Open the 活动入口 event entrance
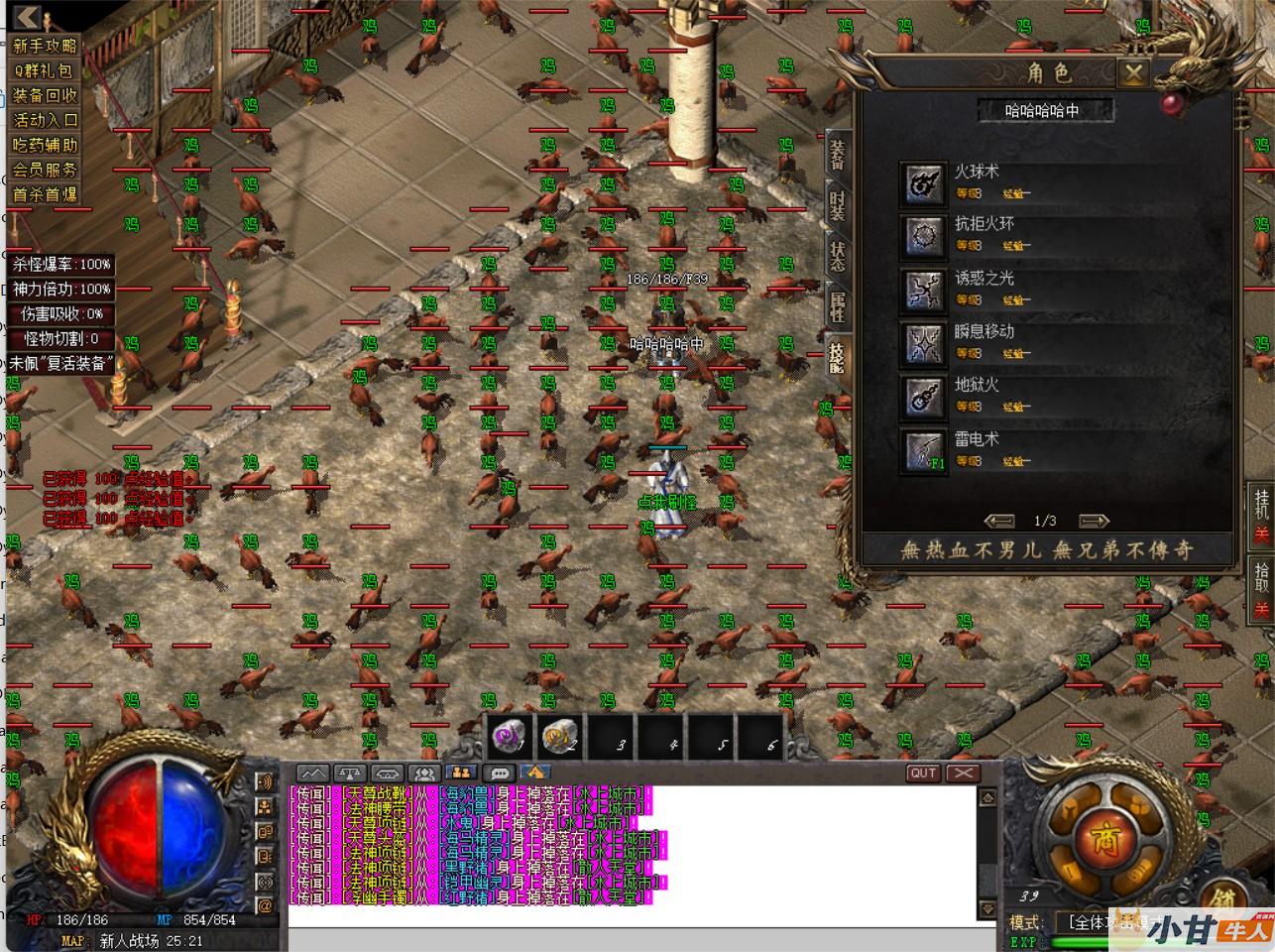 (x=45, y=120)
